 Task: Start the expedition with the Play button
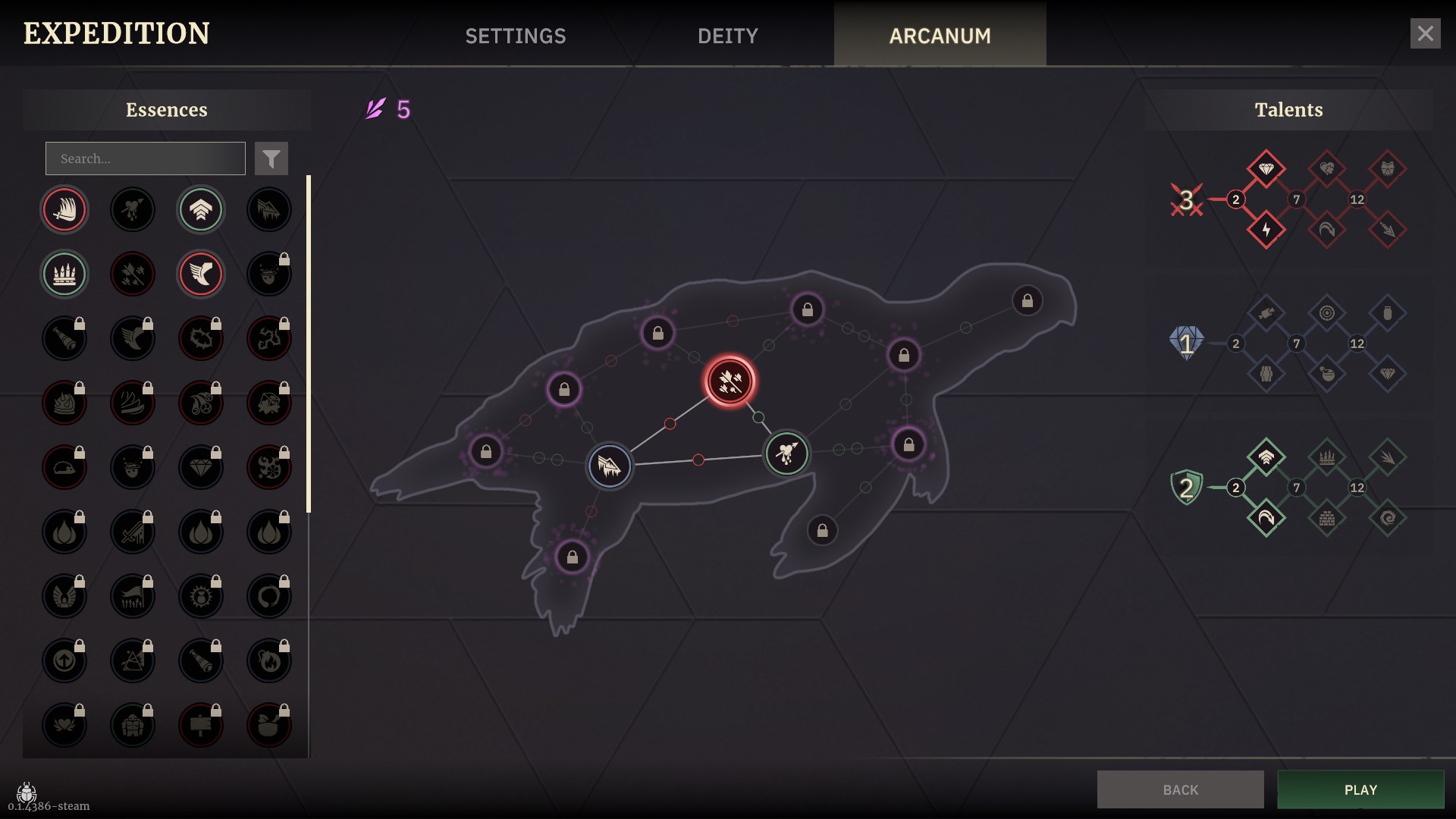[1360, 789]
